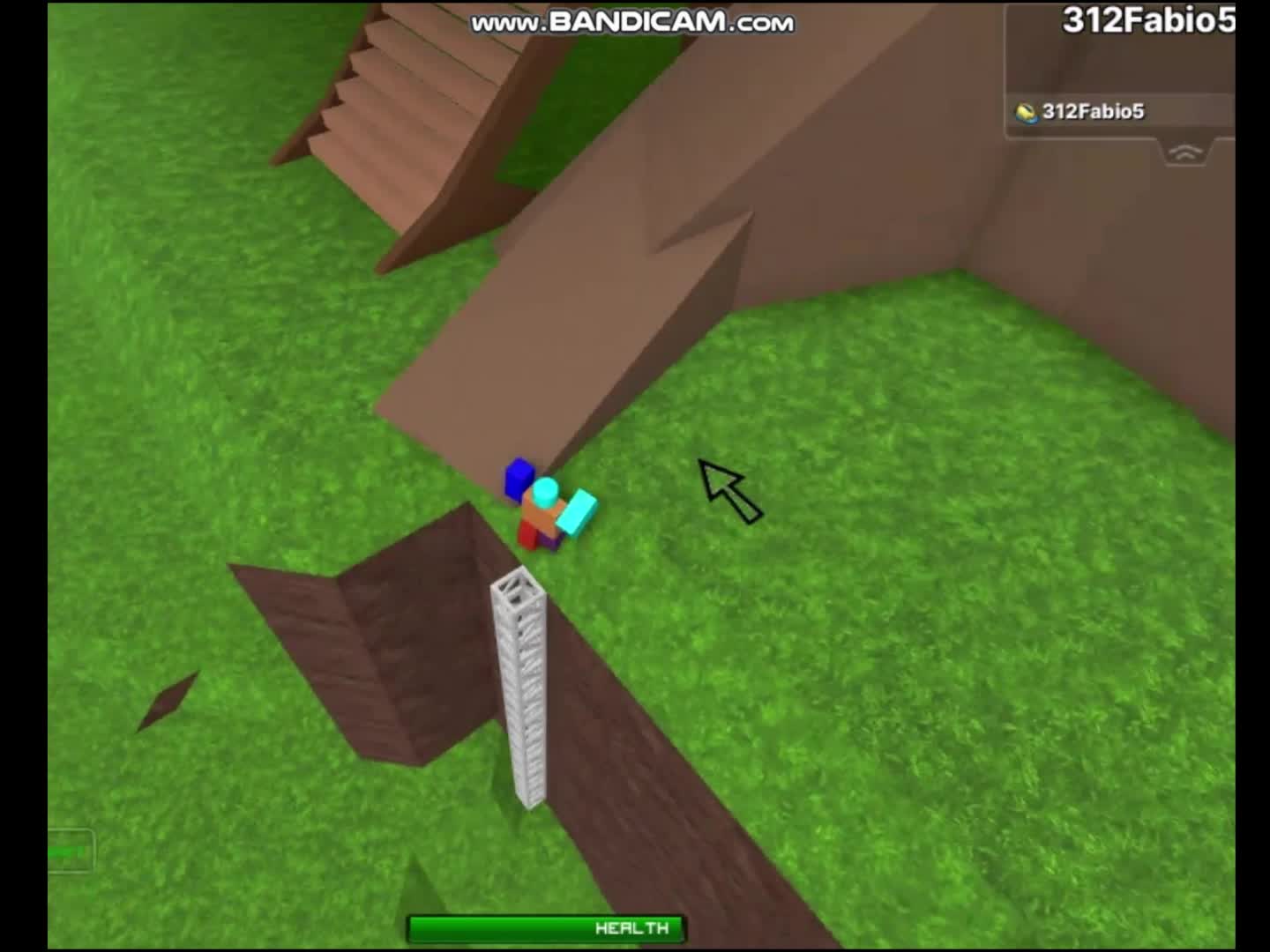Click the coin icon beside 312Fabio5

(x=1026, y=112)
